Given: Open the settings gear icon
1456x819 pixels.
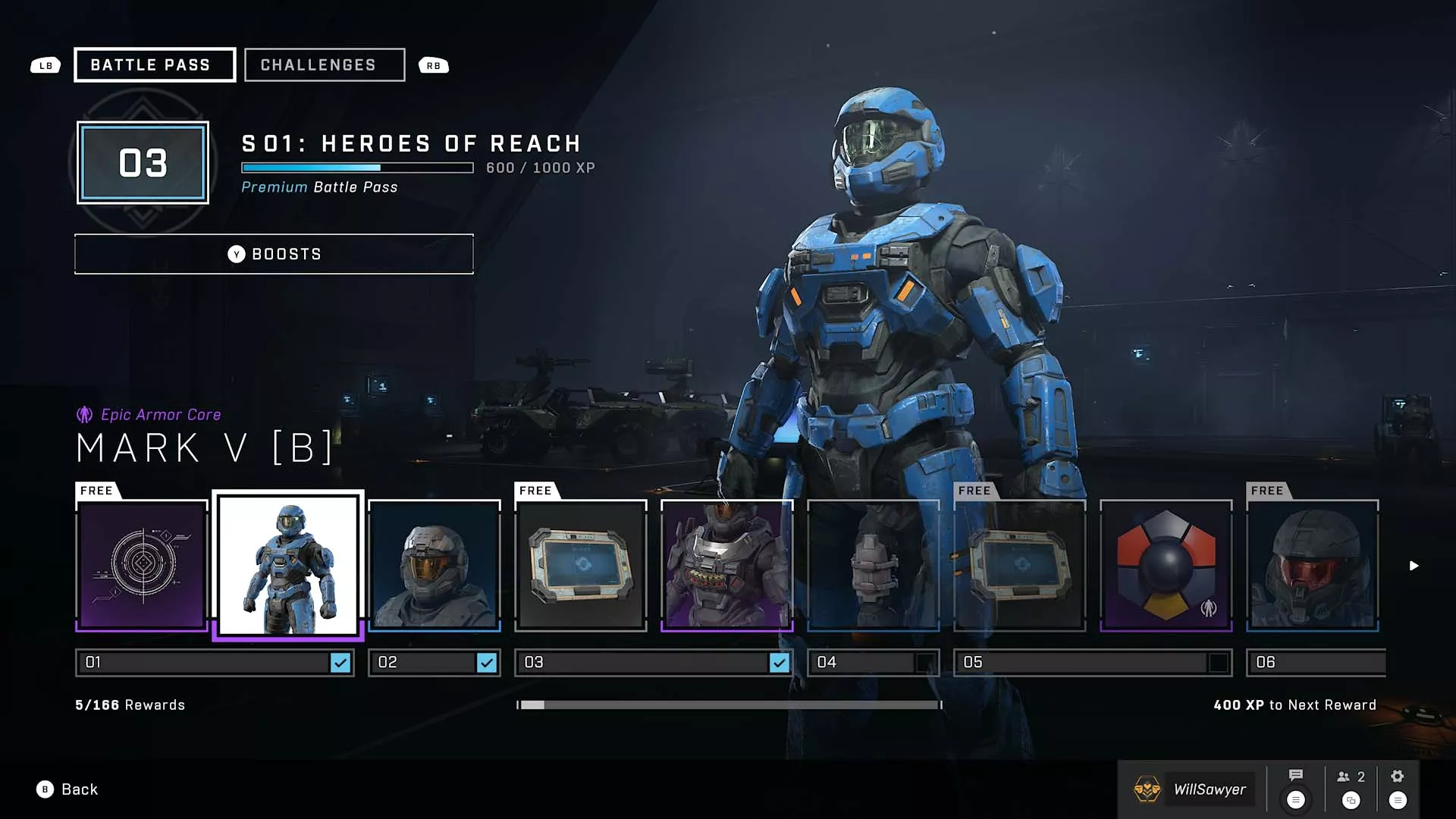Looking at the screenshot, I should 1398,776.
